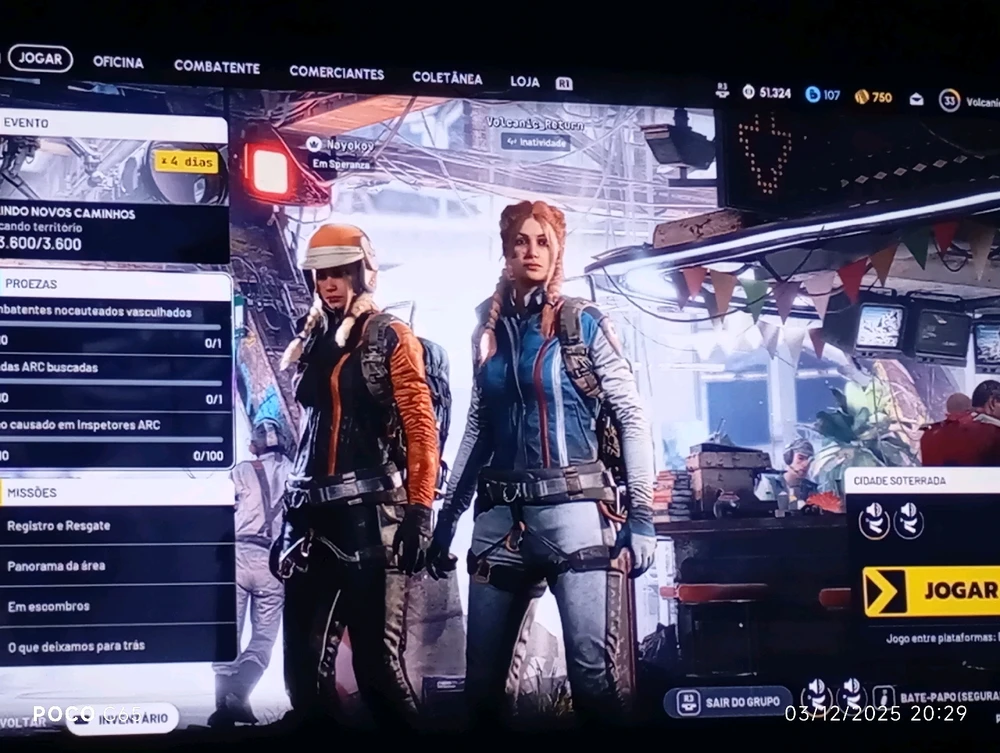
Task: Leave the squad via SAIR DO GRUPO
Action: (728, 701)
